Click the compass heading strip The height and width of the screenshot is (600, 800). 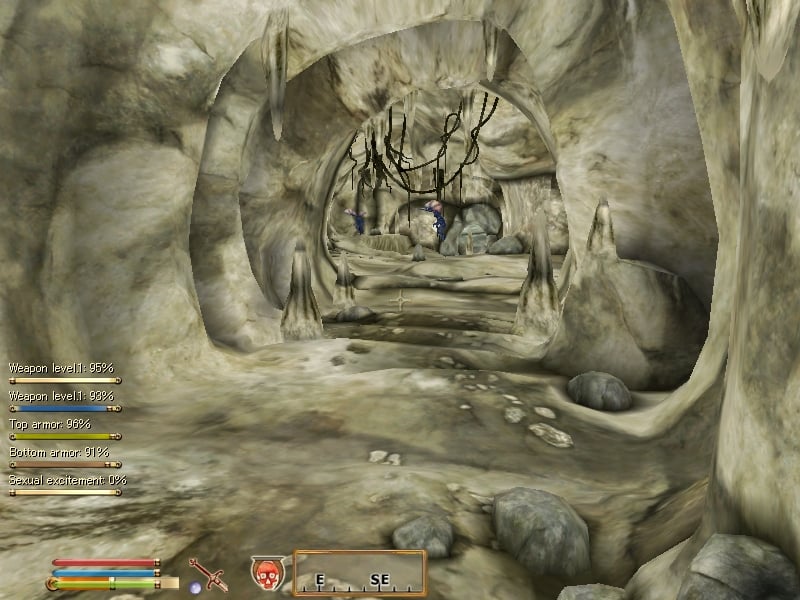360,573
